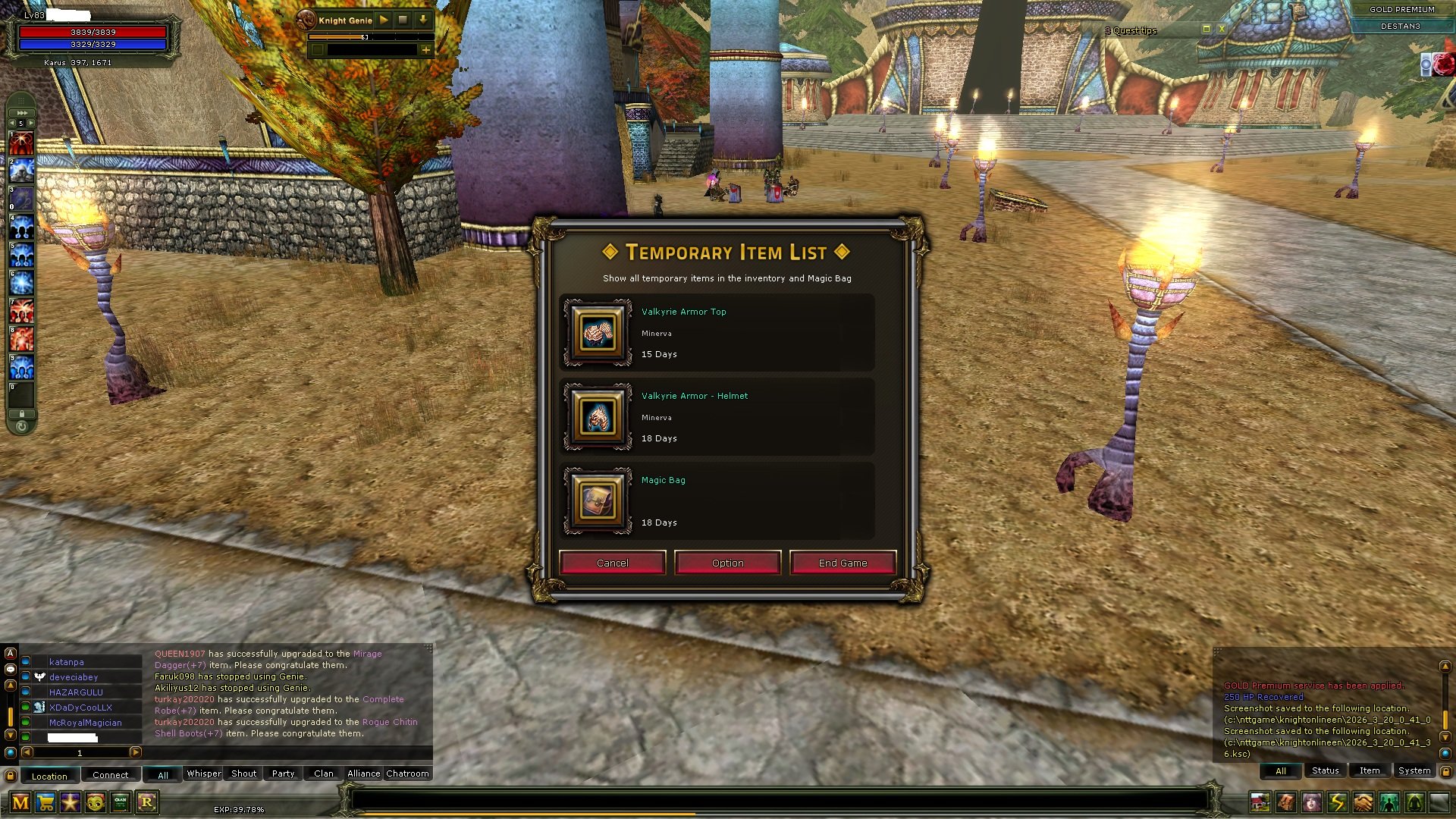Select the Magic Bag item icon
This screenshot has height=819, width=1456.
[x=598, y=501]
